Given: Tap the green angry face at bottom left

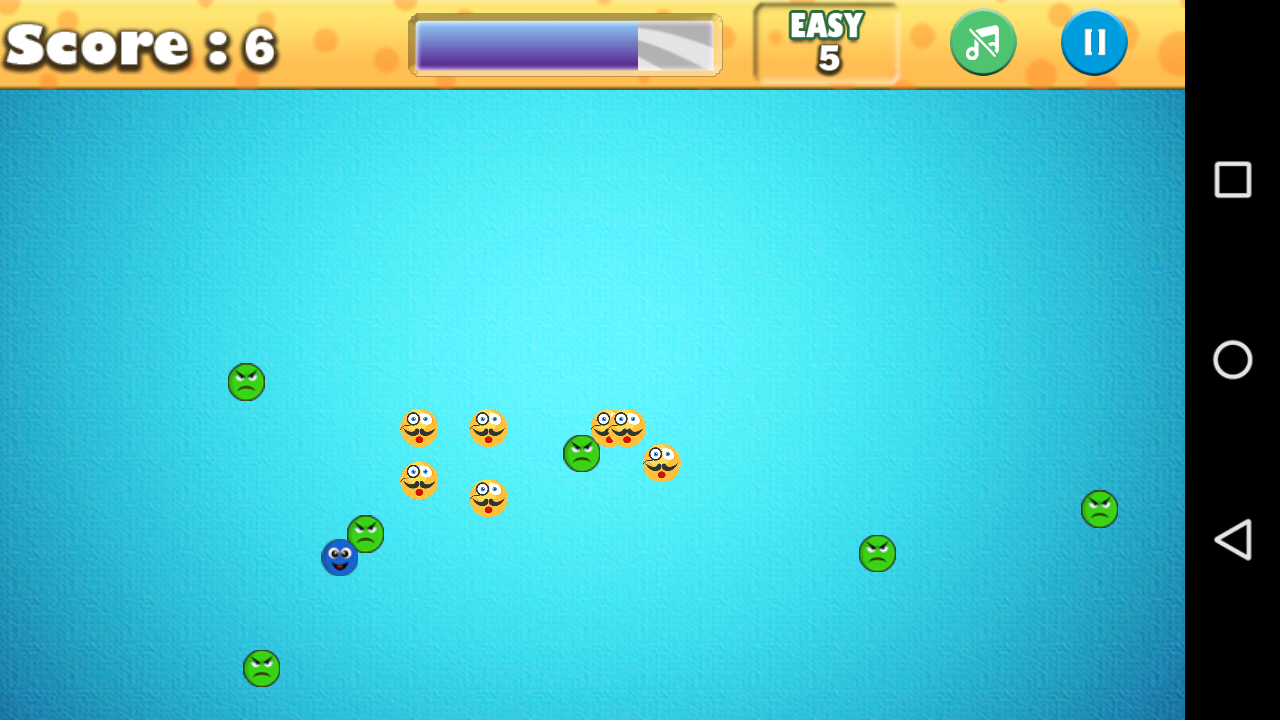Looking at the screenshot, I should [260, 668].
